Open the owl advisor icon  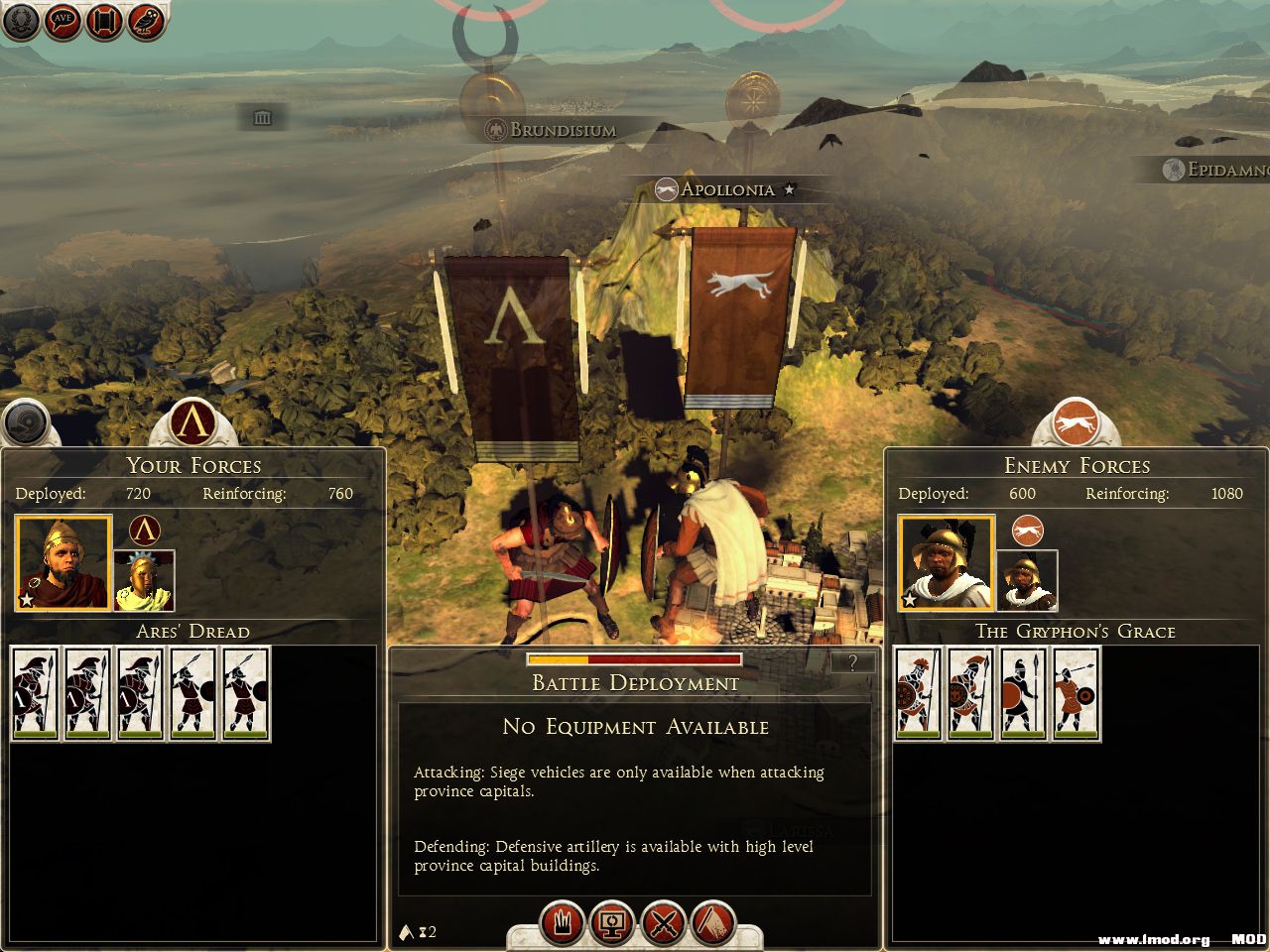tap(146, 22)
